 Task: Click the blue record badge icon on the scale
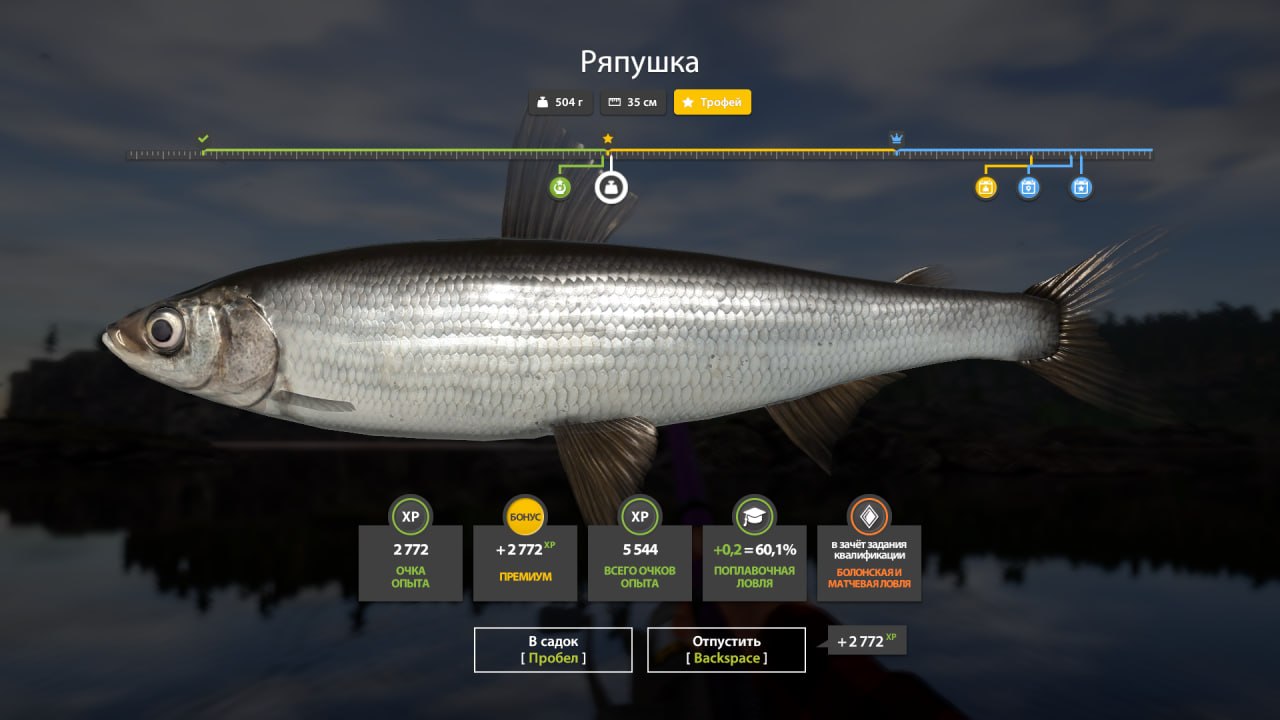1029,186
